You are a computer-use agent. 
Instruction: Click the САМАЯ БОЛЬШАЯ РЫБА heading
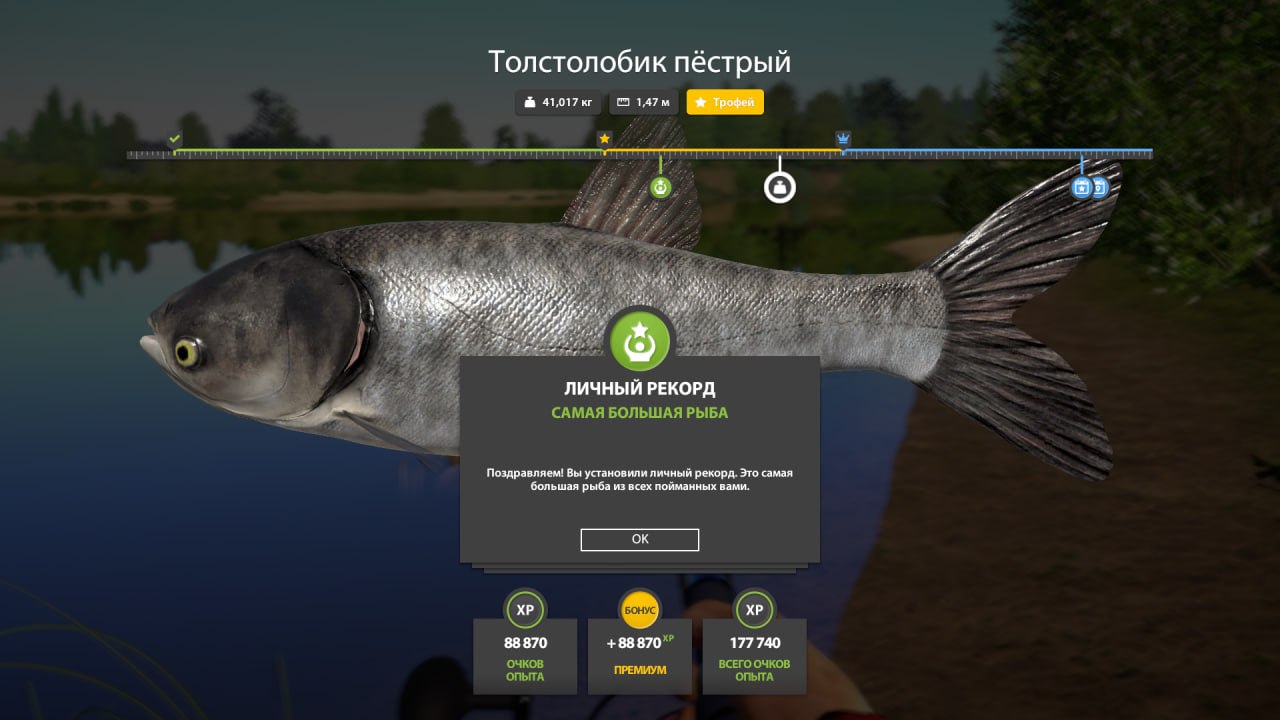[639, 410]
